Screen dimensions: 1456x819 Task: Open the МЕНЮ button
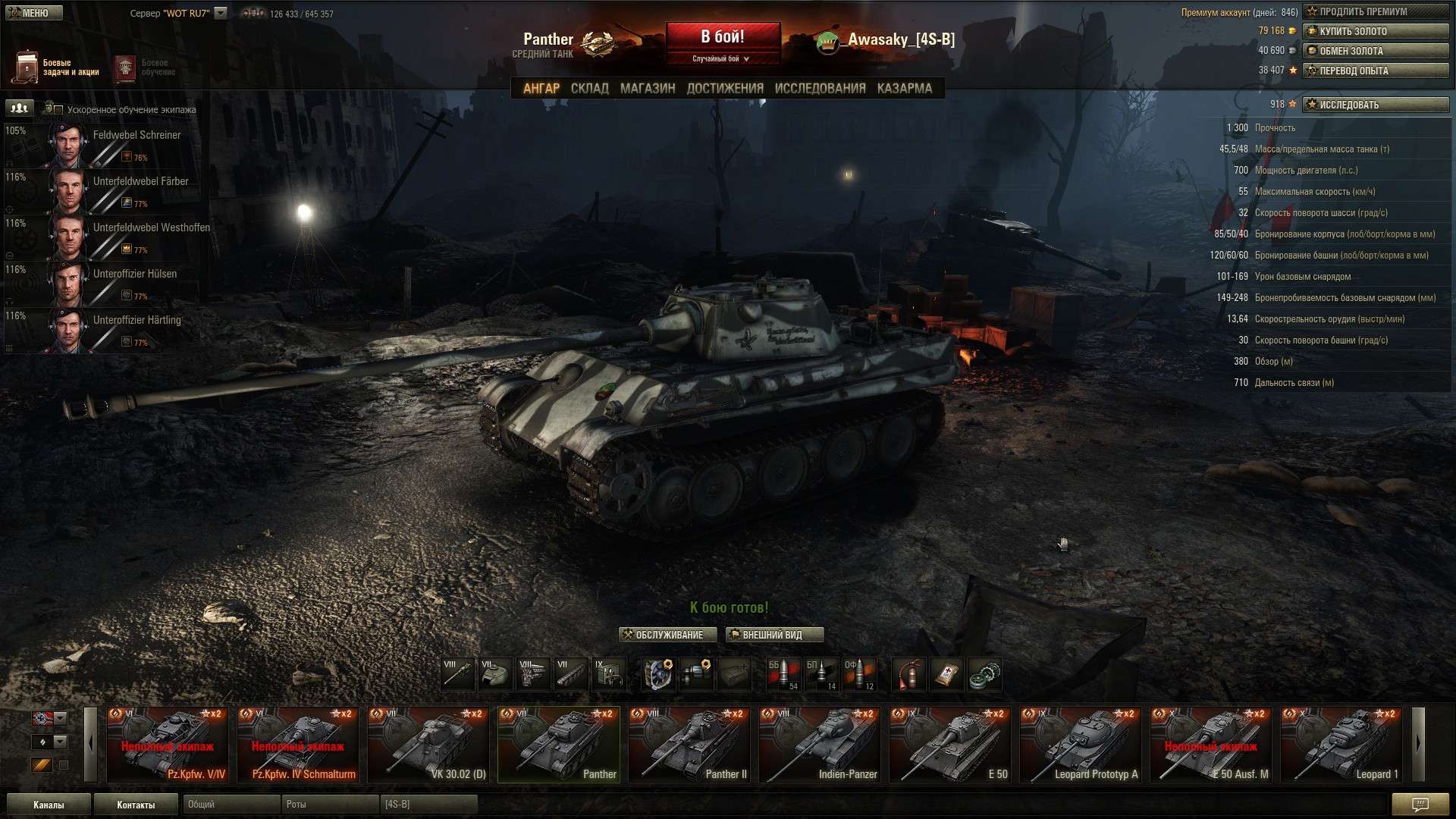click(33, 13)
